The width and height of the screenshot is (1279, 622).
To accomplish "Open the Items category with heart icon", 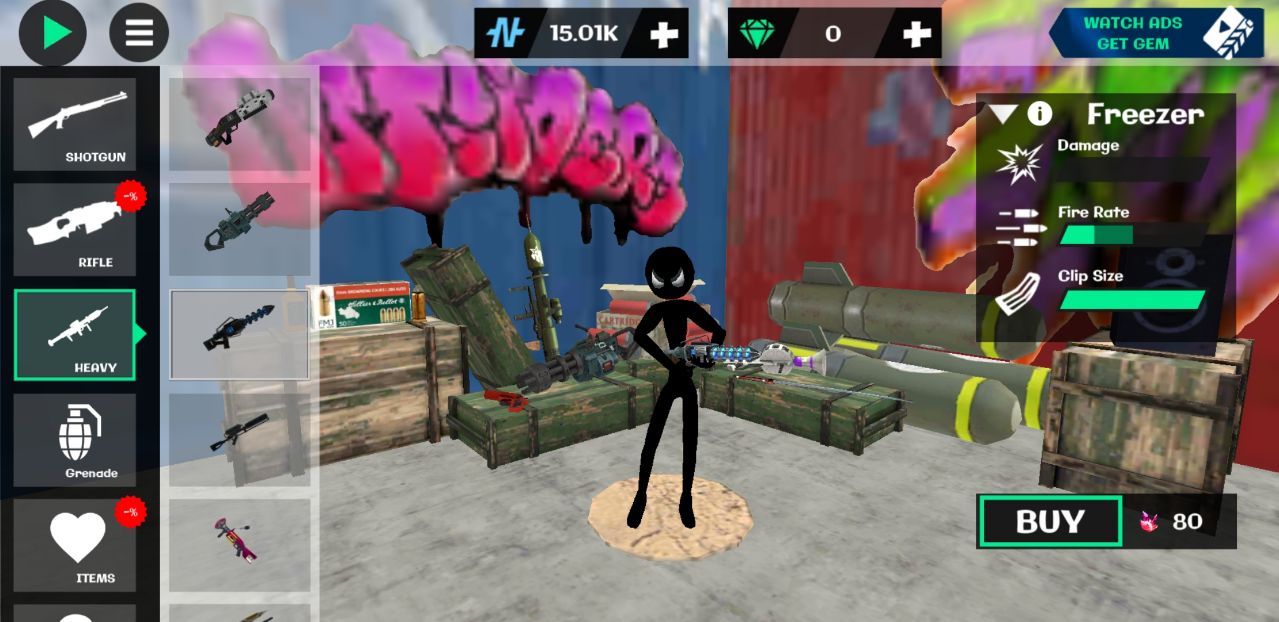I will click(75, 544).
